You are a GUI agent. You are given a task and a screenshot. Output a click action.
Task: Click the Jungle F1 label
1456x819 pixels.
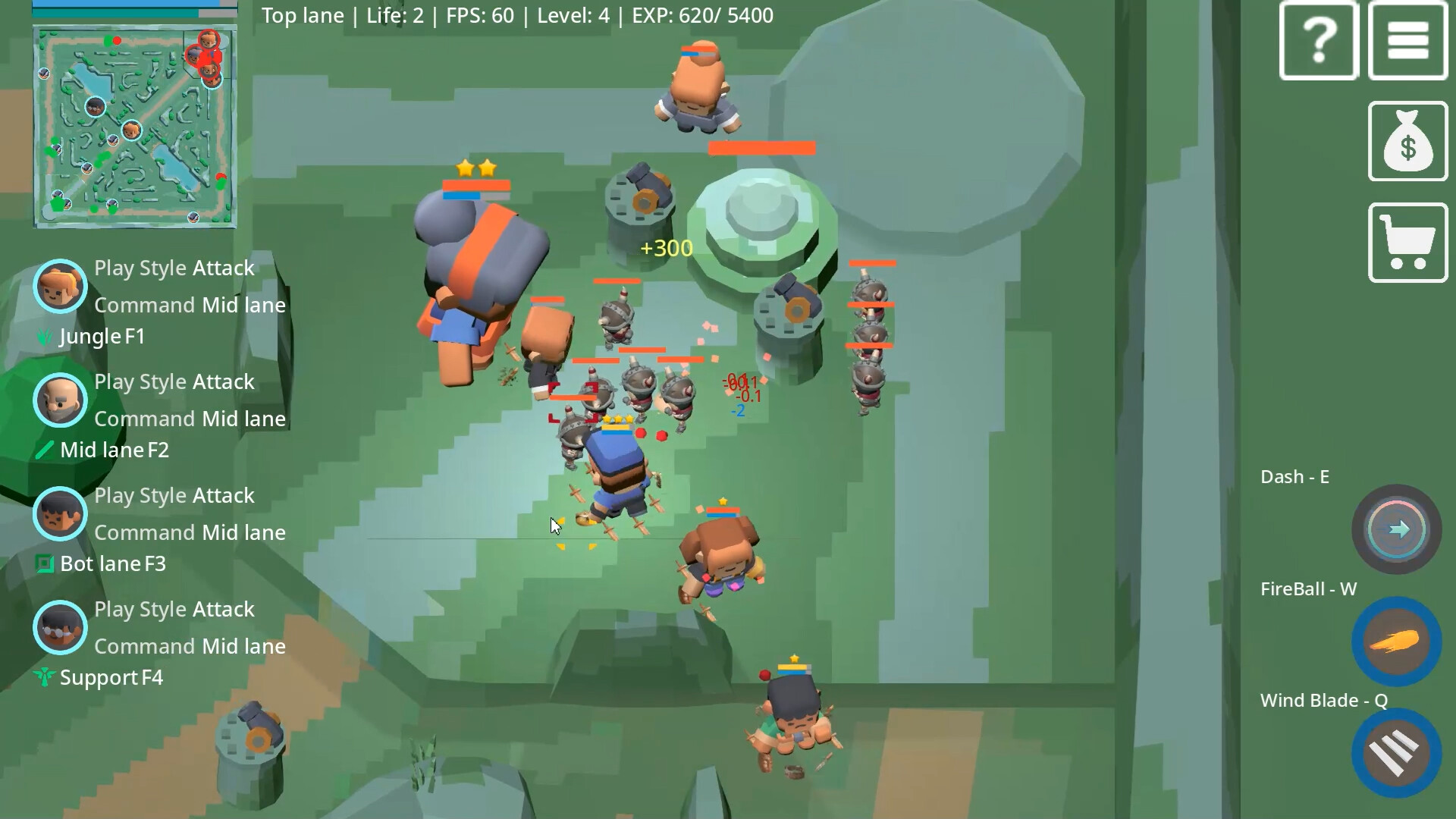tap(101, 336)
